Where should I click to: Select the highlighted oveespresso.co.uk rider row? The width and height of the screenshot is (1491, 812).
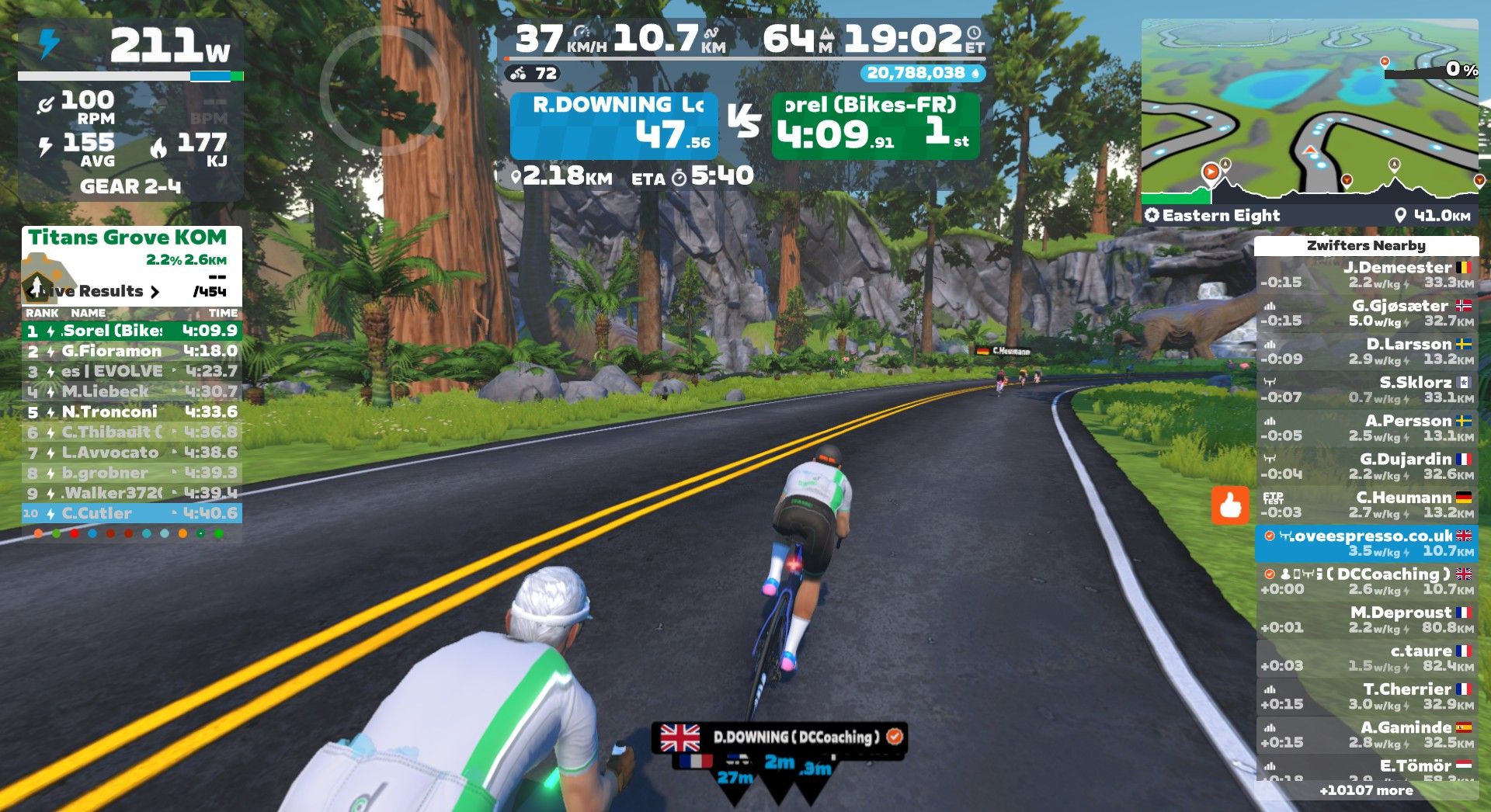pos(1367,543)
